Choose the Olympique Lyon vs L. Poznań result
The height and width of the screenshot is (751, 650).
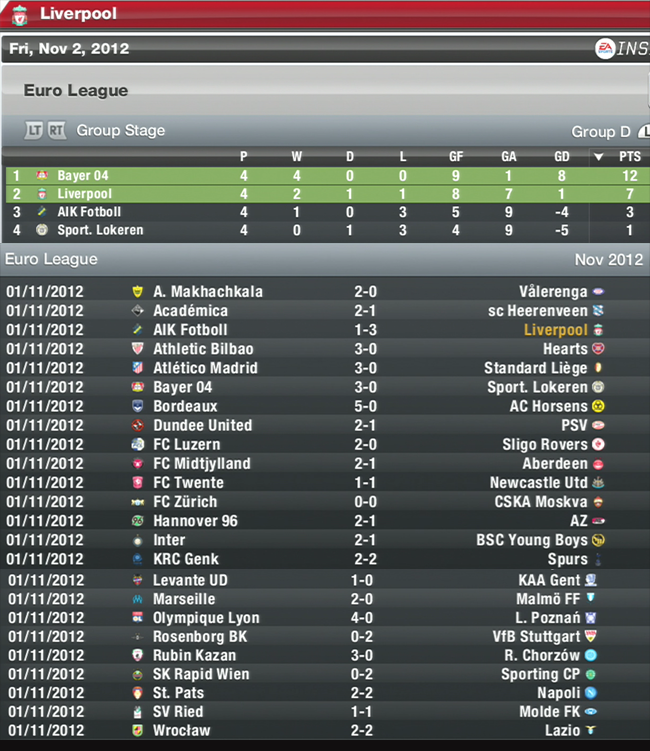tap(364, 618)
